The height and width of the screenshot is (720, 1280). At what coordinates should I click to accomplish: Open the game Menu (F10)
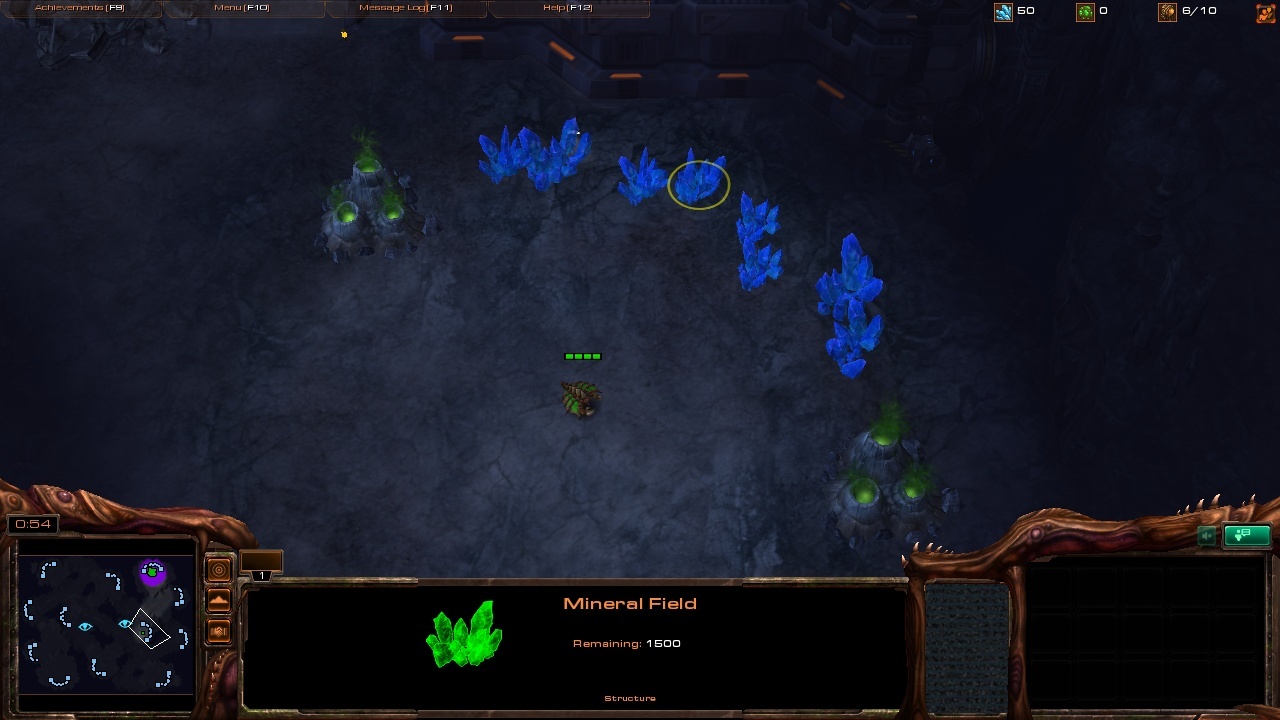(242, 8)
